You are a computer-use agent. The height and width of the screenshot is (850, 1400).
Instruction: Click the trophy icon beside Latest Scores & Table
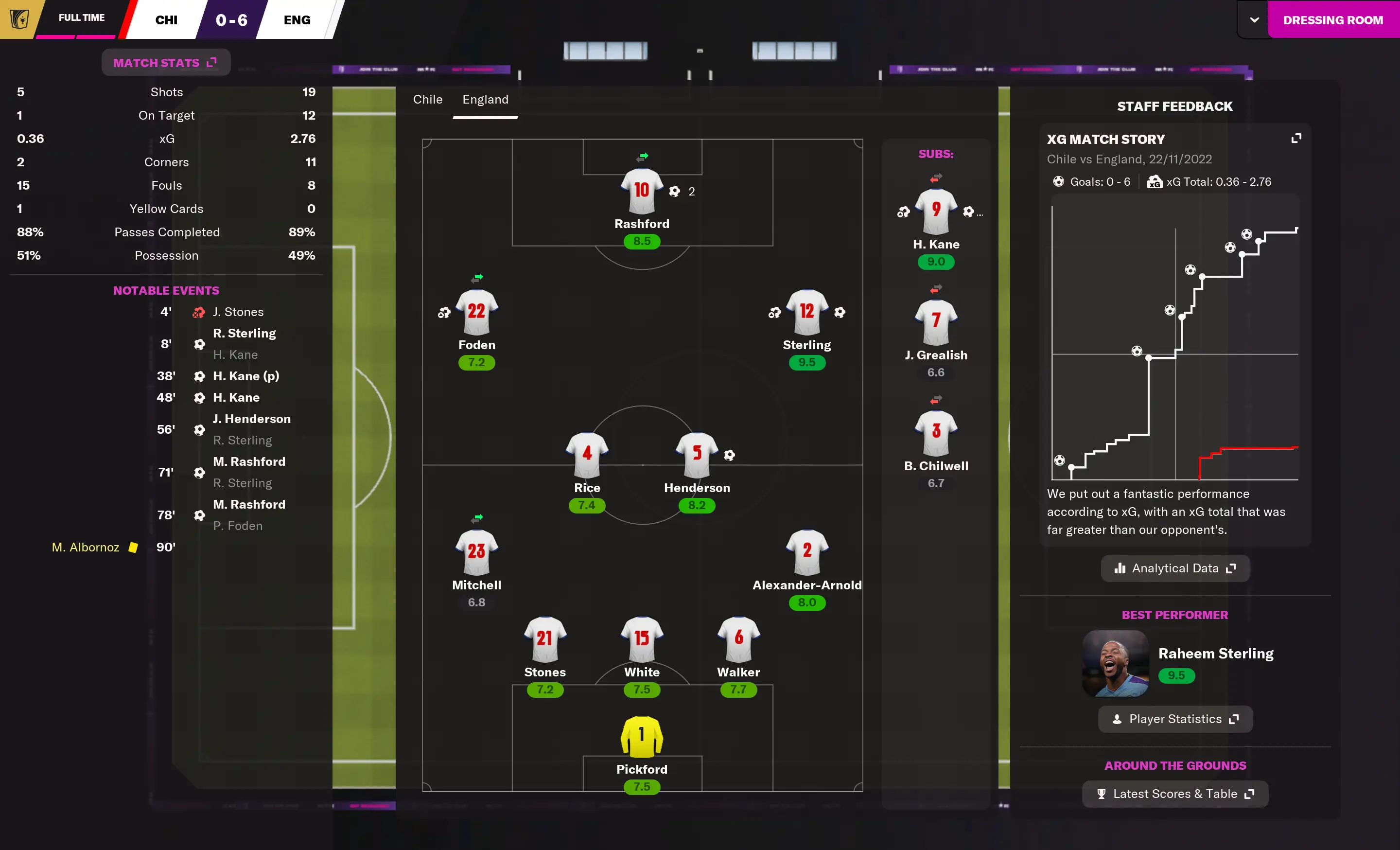tap(1102, 794)
